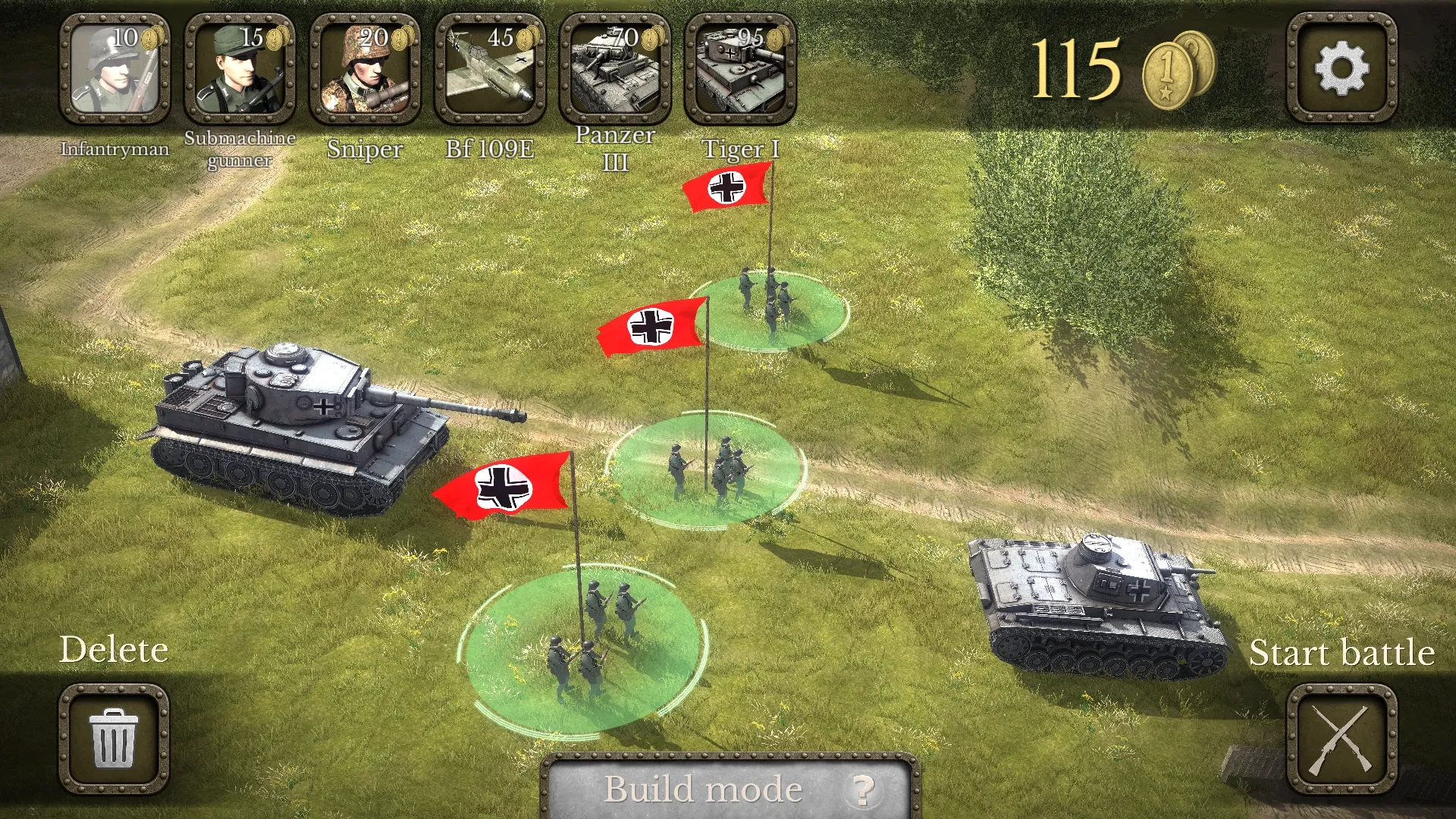Choose the Bf 109E aircraft card
Image resolution: width=1456 pixels, height=819 pixels.
(x=491, y=68)
